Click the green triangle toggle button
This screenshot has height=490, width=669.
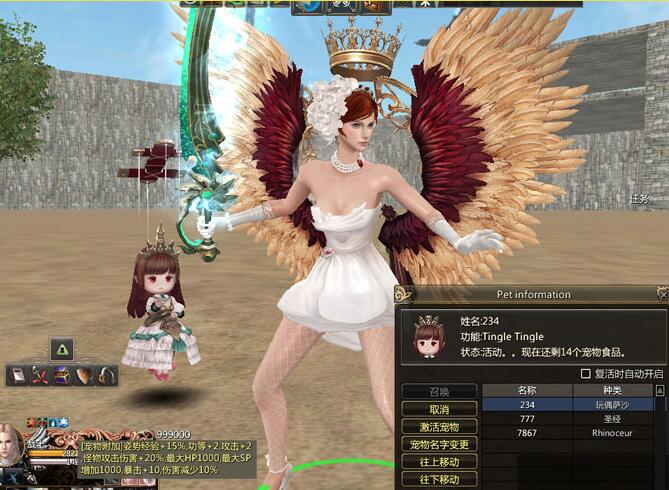(x=61, y=349)
